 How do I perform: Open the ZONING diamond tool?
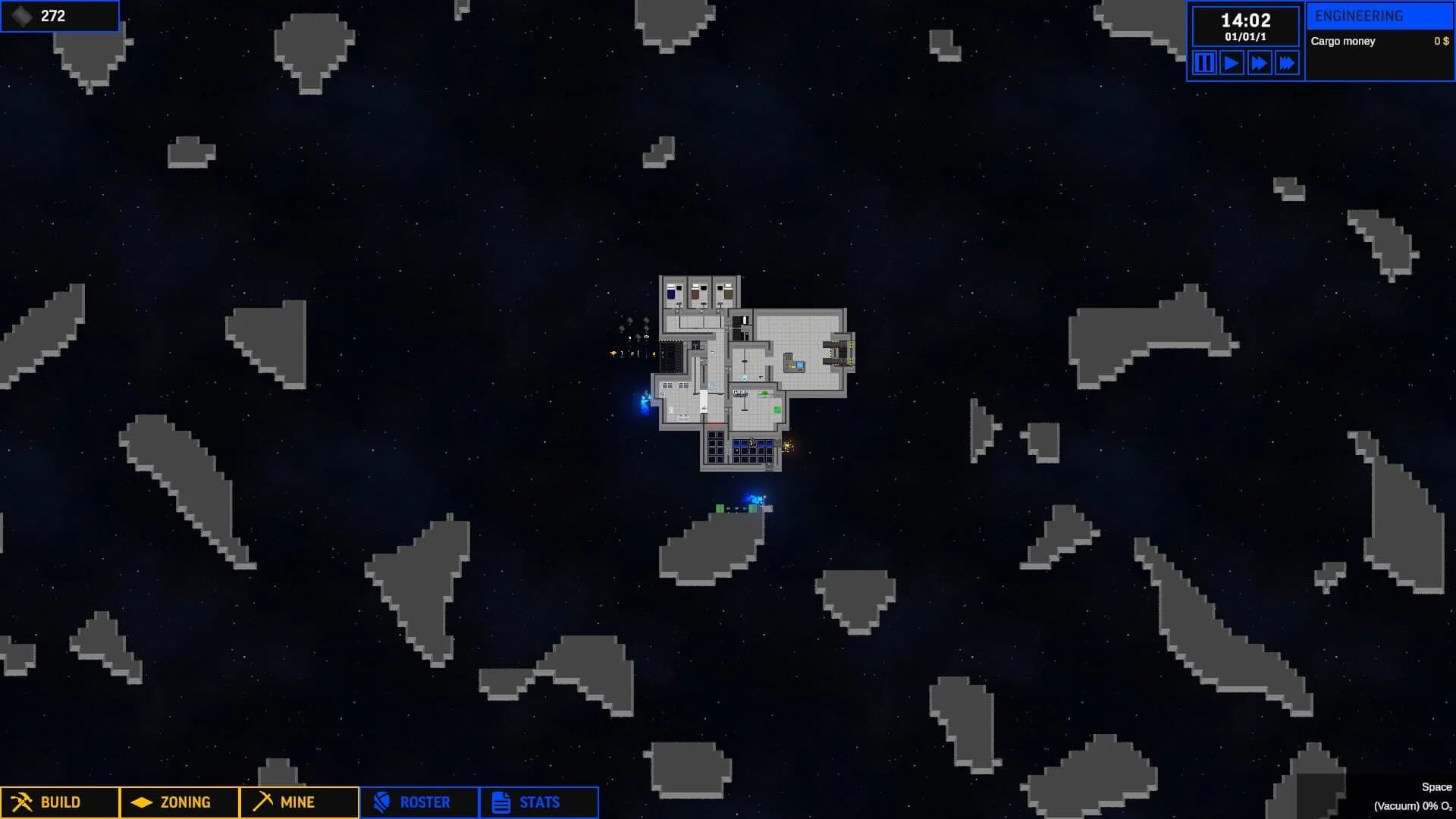[x=178, y=802]
